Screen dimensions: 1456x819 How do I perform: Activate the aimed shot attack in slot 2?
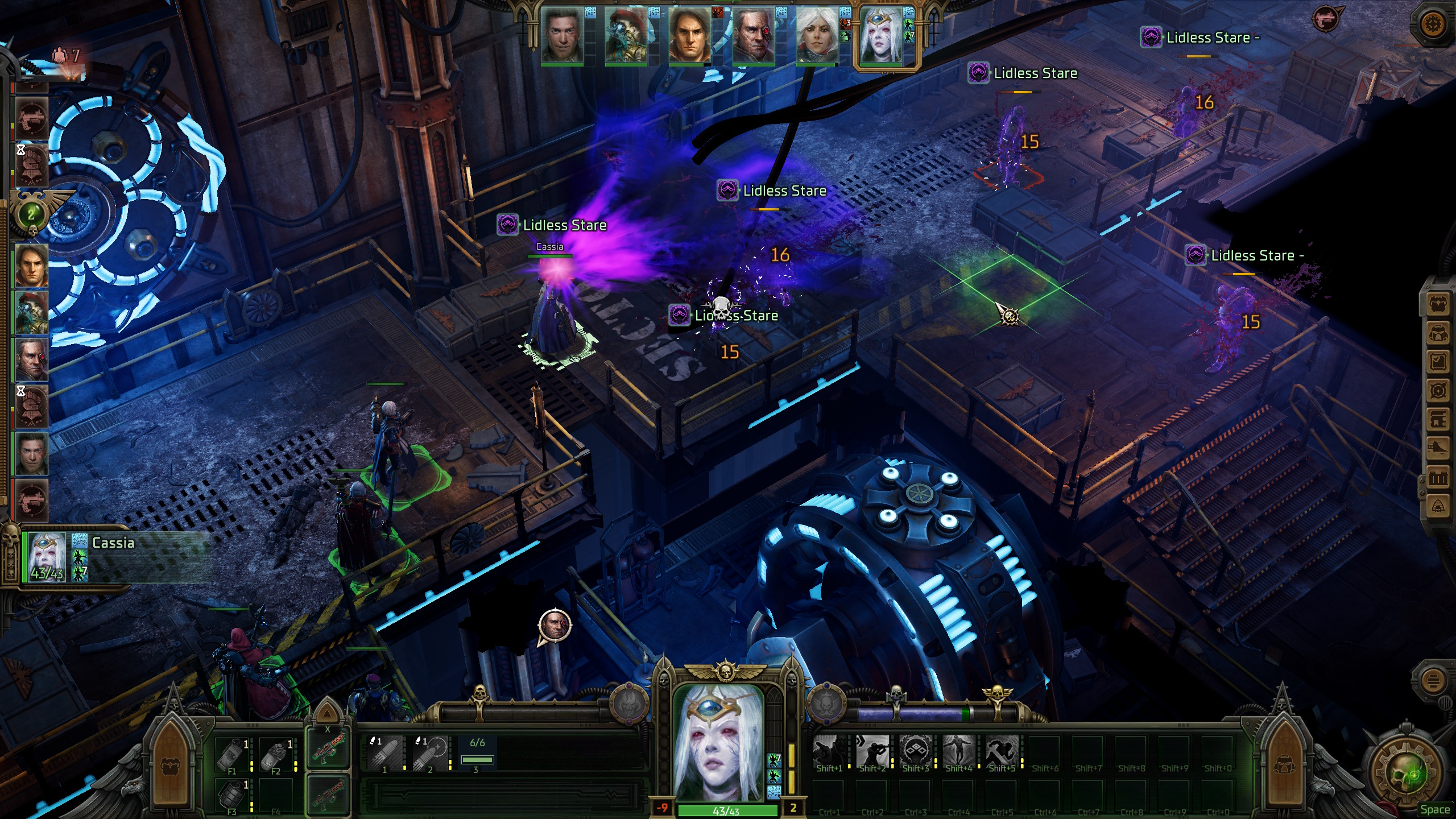click(x=431, y=753)
